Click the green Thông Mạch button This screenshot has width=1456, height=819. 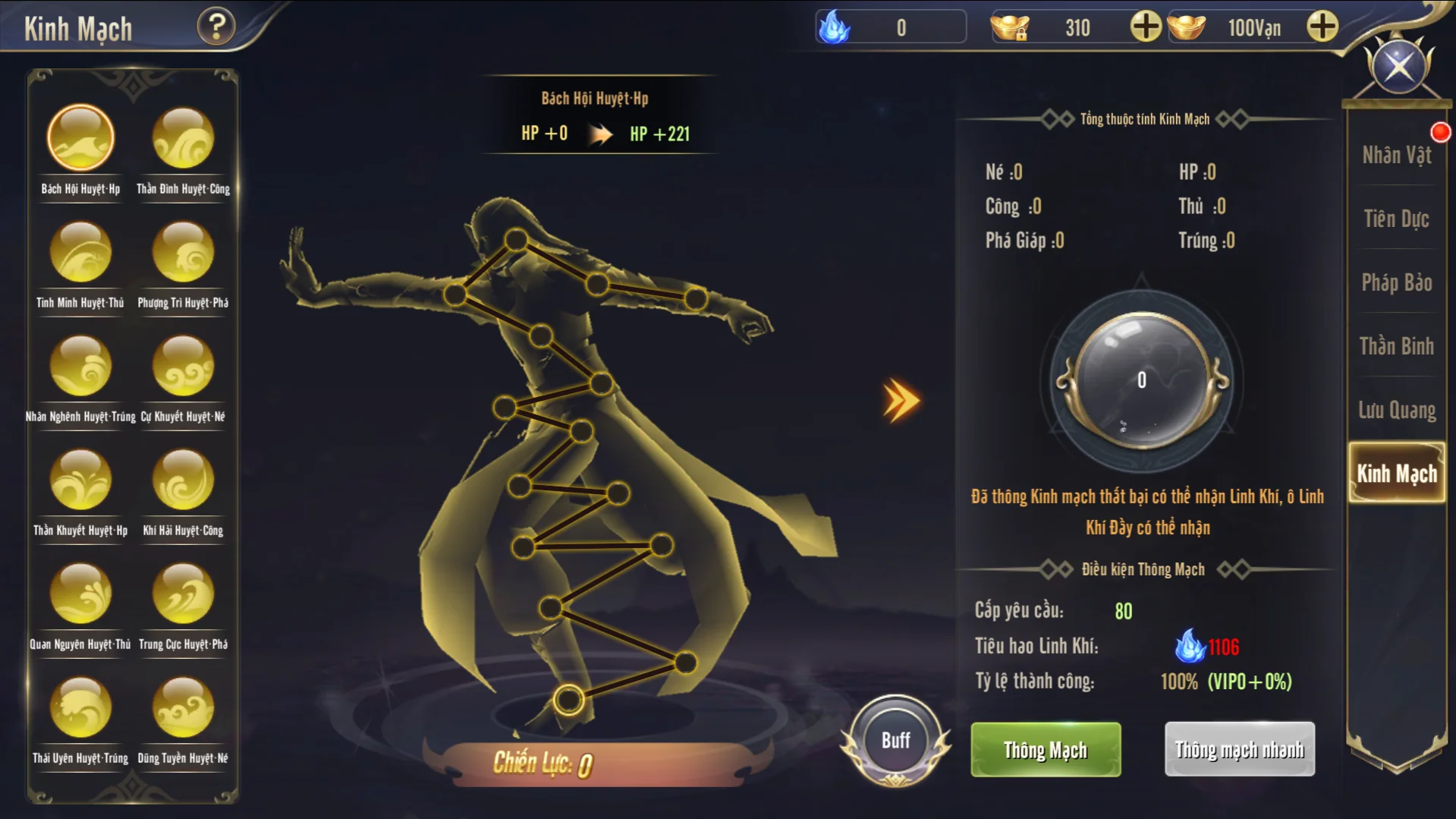(1046, 750)
